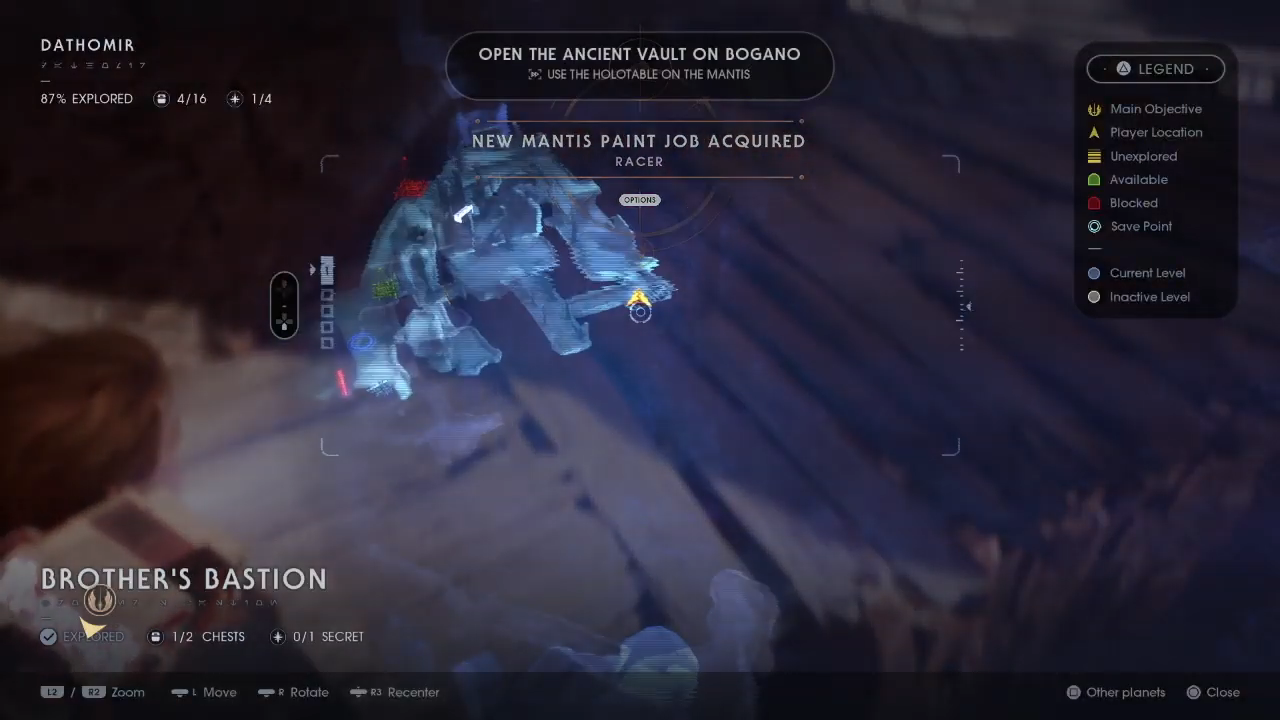The image size is (1280, 720).
Task: Click the Player Location marker icon
Action: pyautogui.click(x=1094, y=132)
